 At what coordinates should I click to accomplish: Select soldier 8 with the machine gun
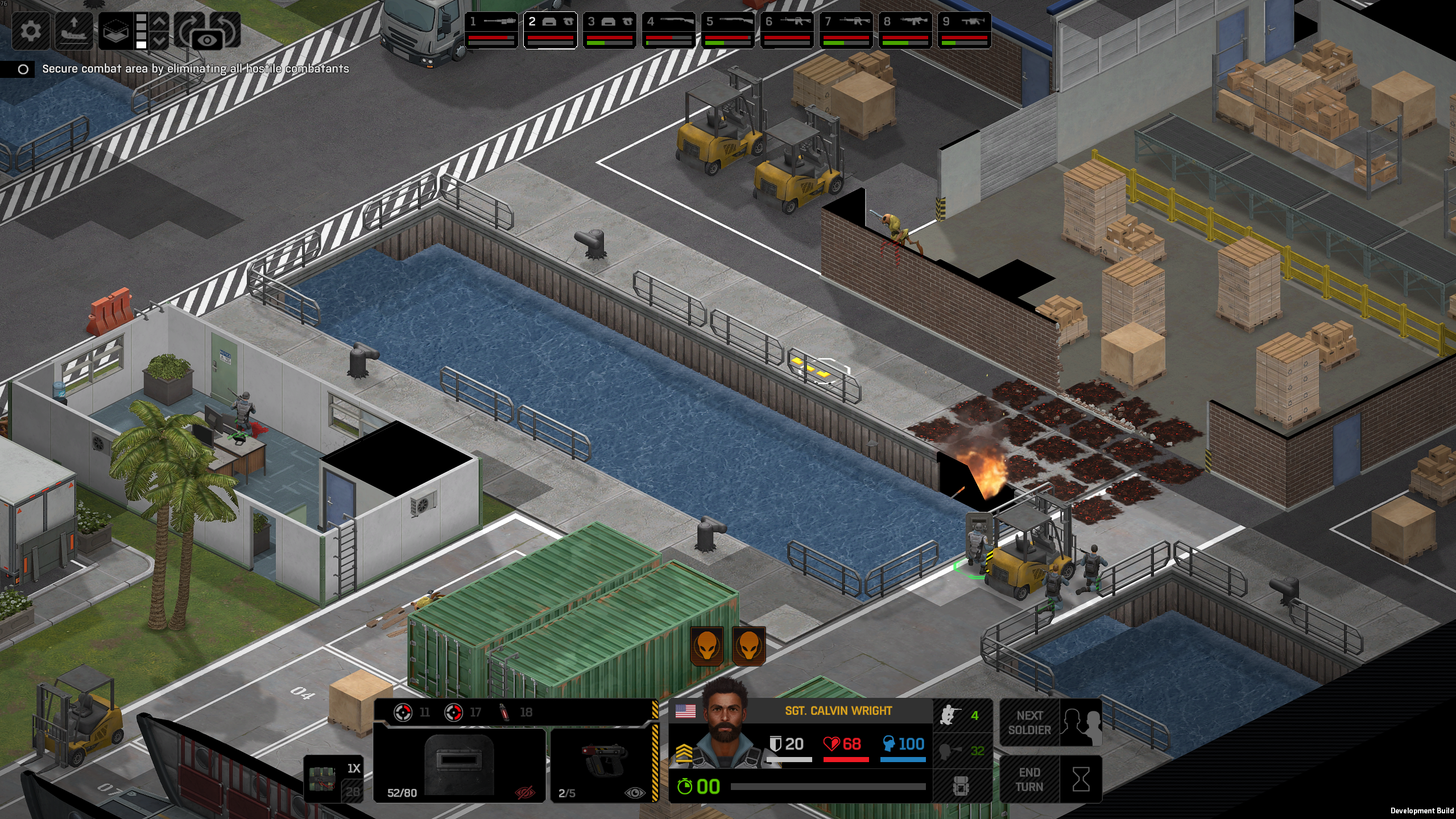click(905, 30)
